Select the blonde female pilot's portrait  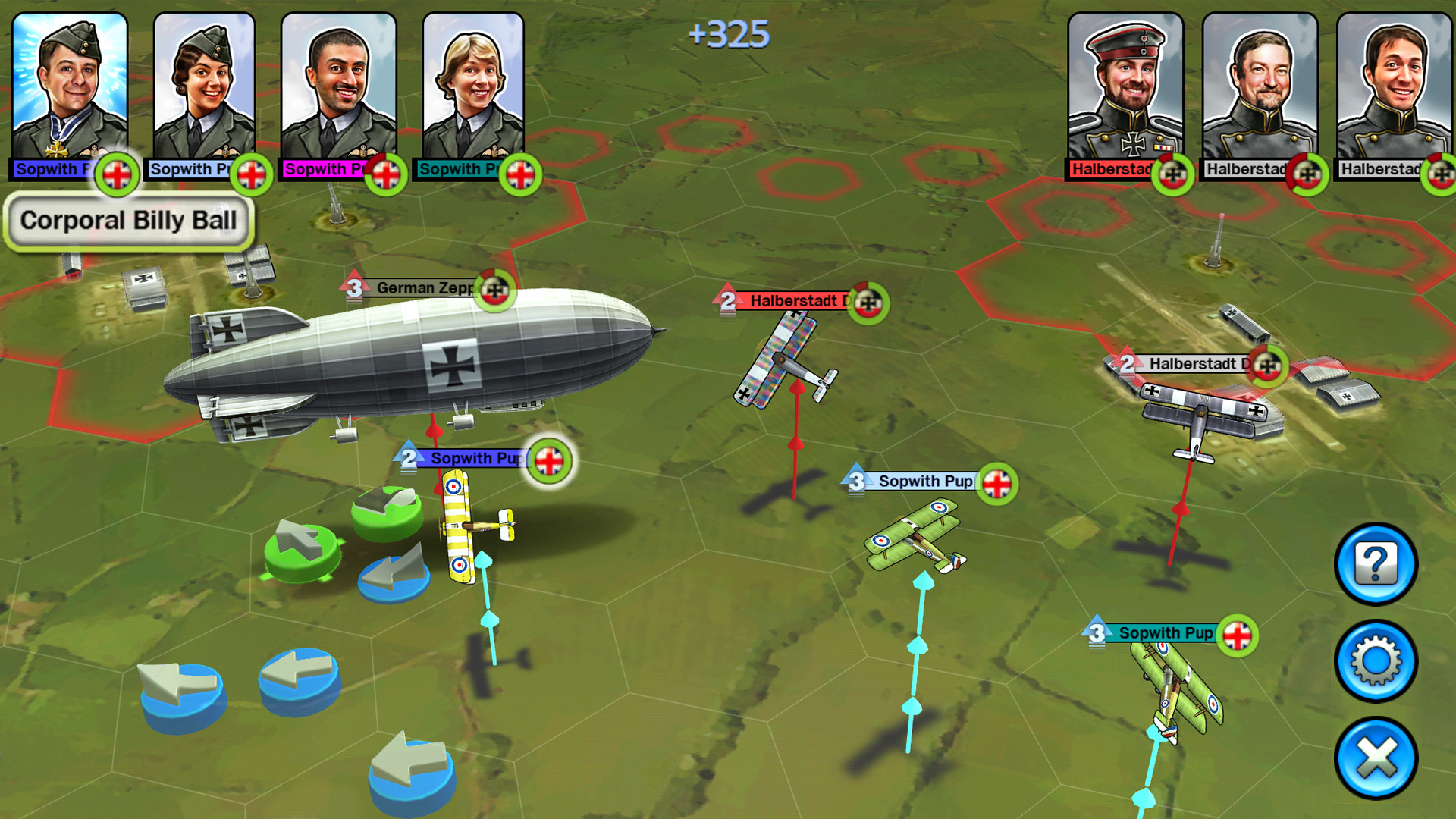click(x=473, y=83)
